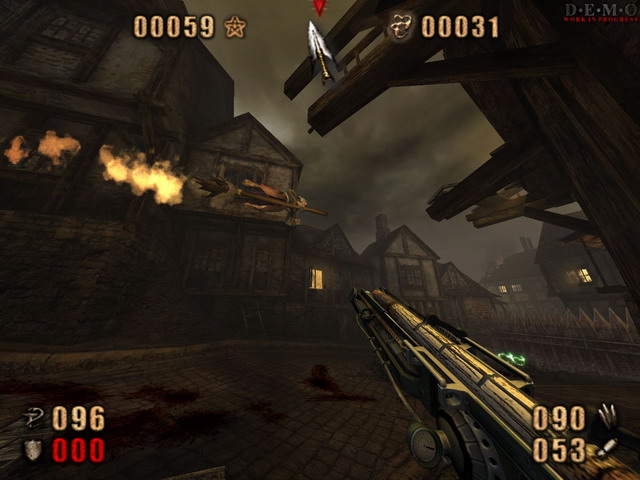640x480 pixels.
Task: Select the star icon beside 00059
Action: click(x=235, y=27)
